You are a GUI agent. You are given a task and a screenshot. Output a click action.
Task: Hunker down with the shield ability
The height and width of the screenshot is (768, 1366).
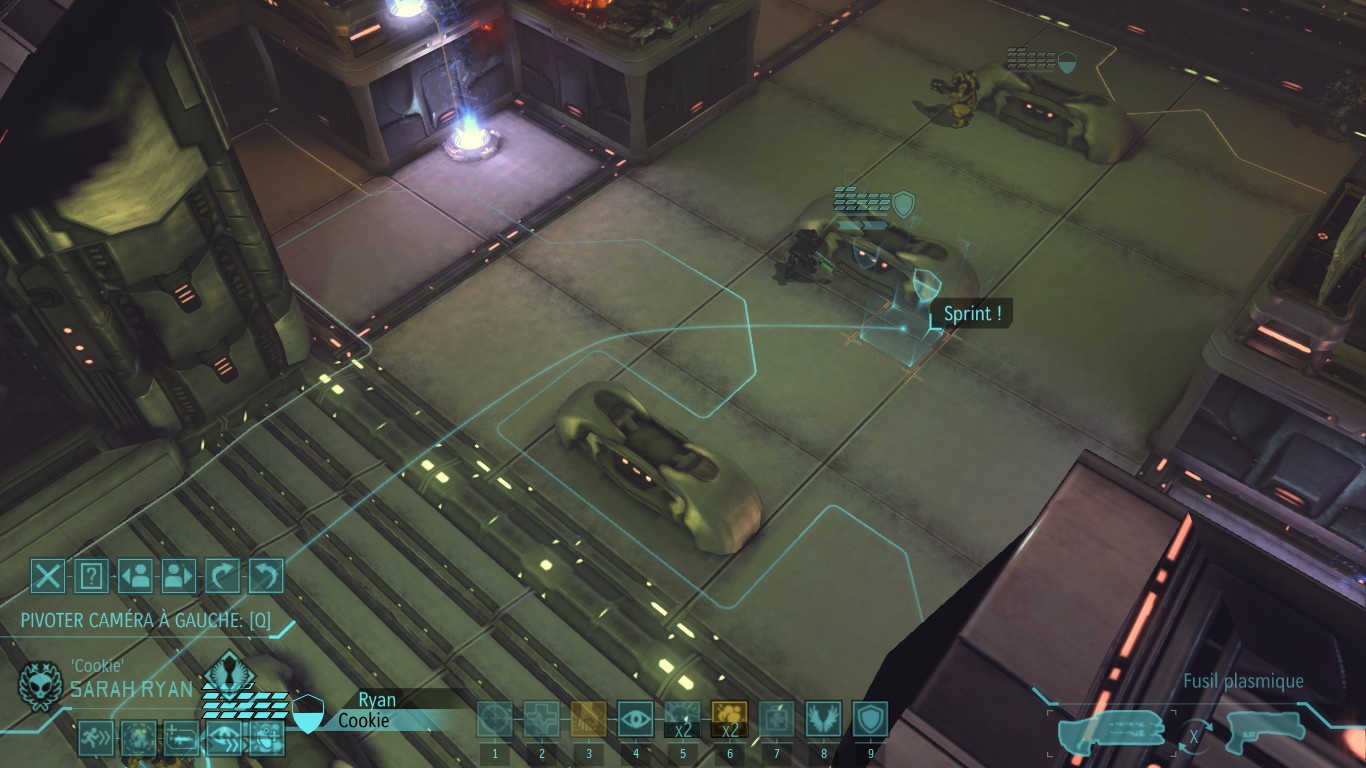[x=870, y=719]
